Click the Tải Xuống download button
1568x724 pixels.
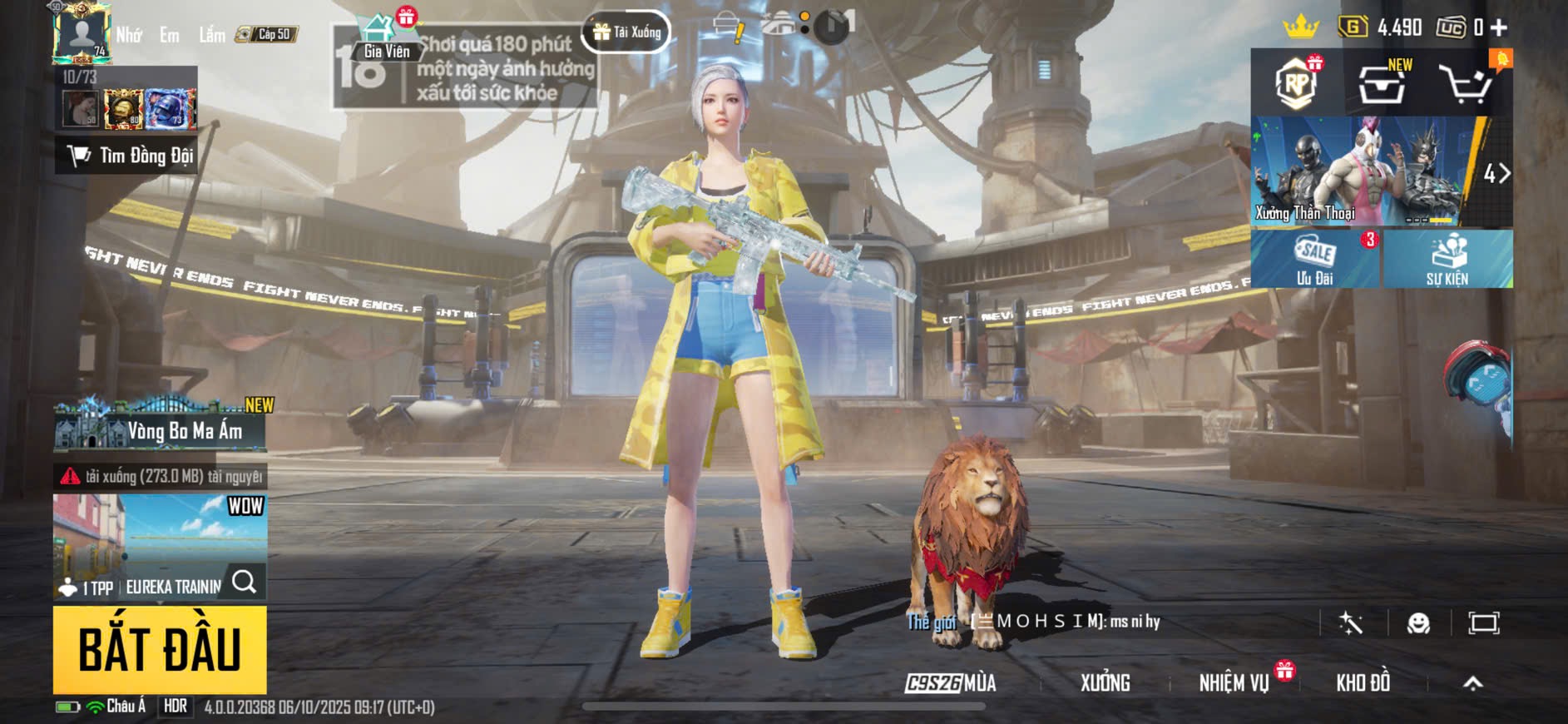tap(627, 32)
